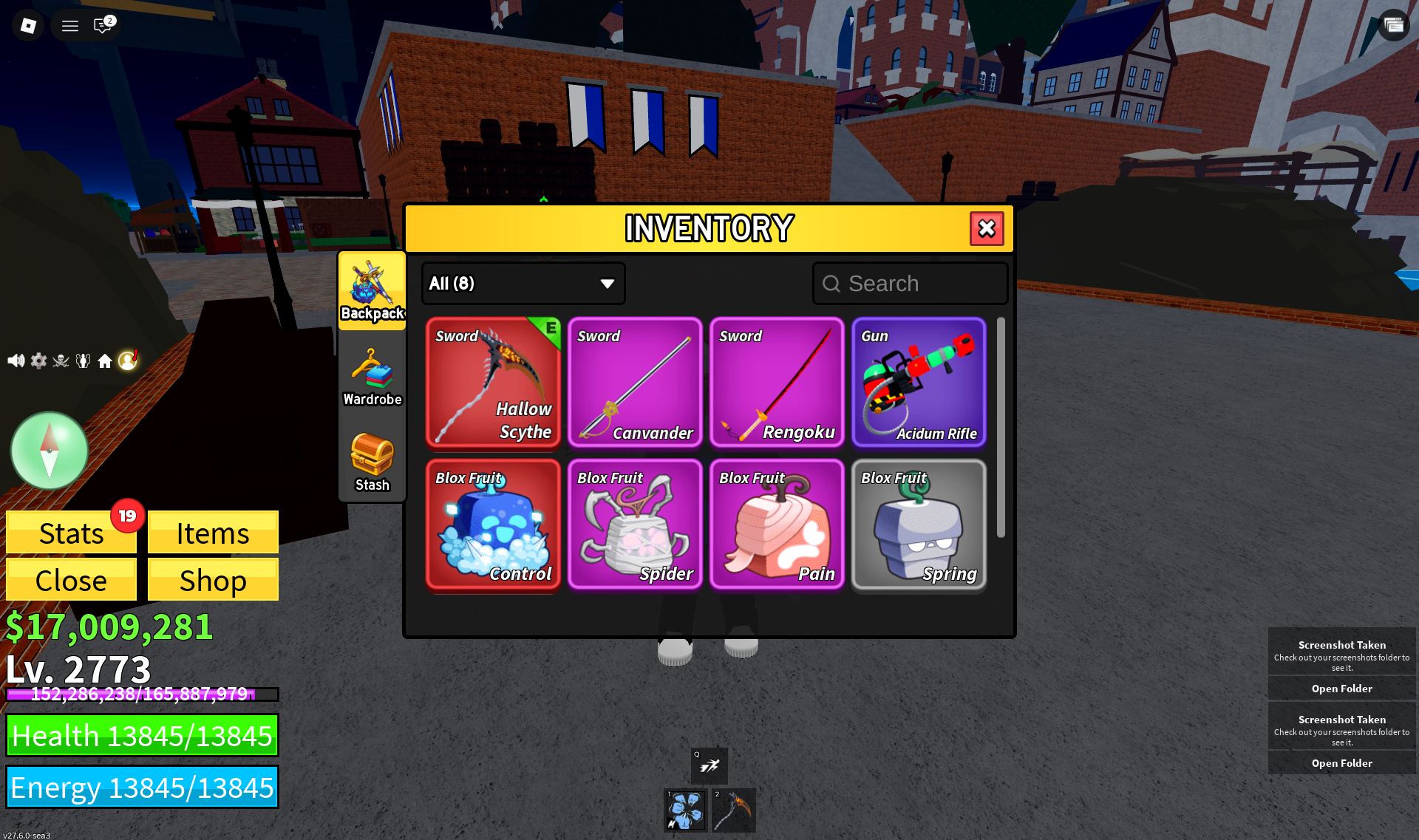Select the Canvander sword slot
The height and width of the screenshot is (840, 1419).
tap(635, 383)
